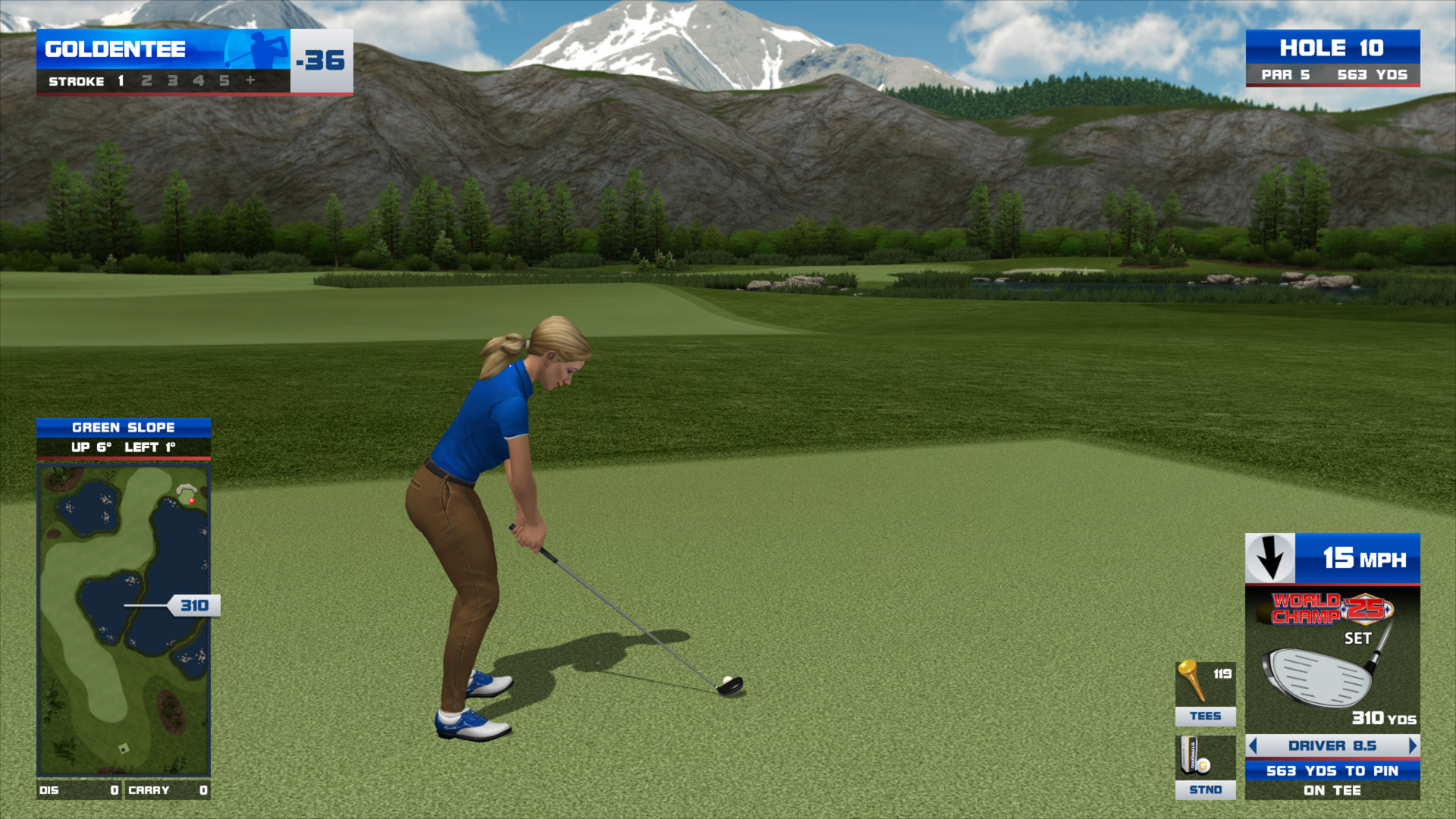1456x819 pixels.
Task: Choose the STND ball option
Action: click(1205, 767)
